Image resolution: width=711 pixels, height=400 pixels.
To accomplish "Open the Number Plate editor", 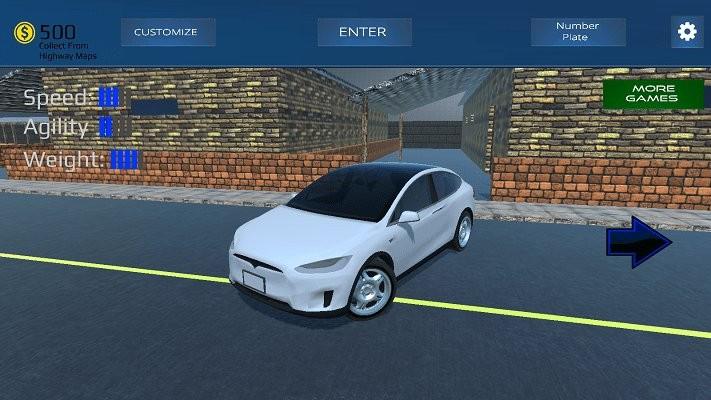I will pos(578,32).
